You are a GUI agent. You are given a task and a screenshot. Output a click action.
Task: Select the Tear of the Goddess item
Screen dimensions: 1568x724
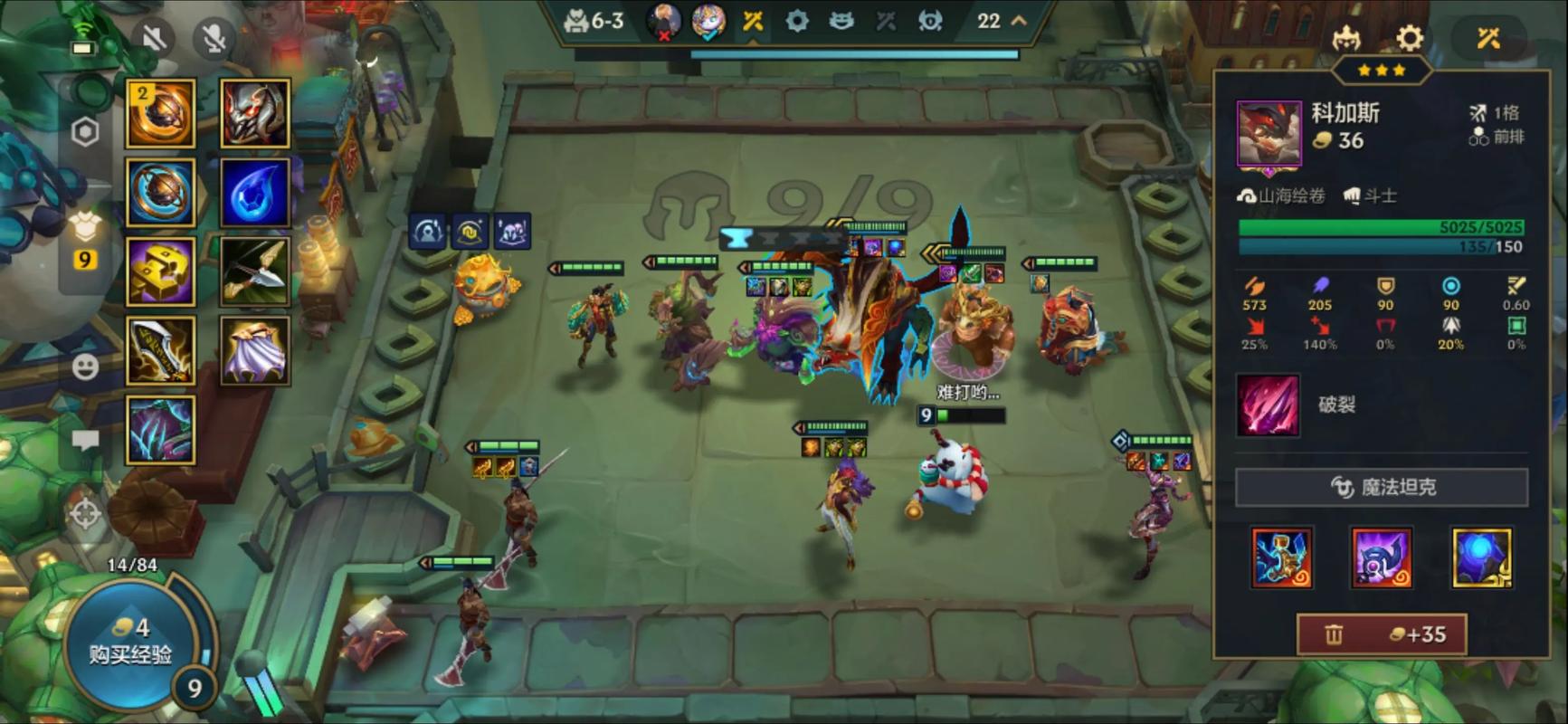255,192
